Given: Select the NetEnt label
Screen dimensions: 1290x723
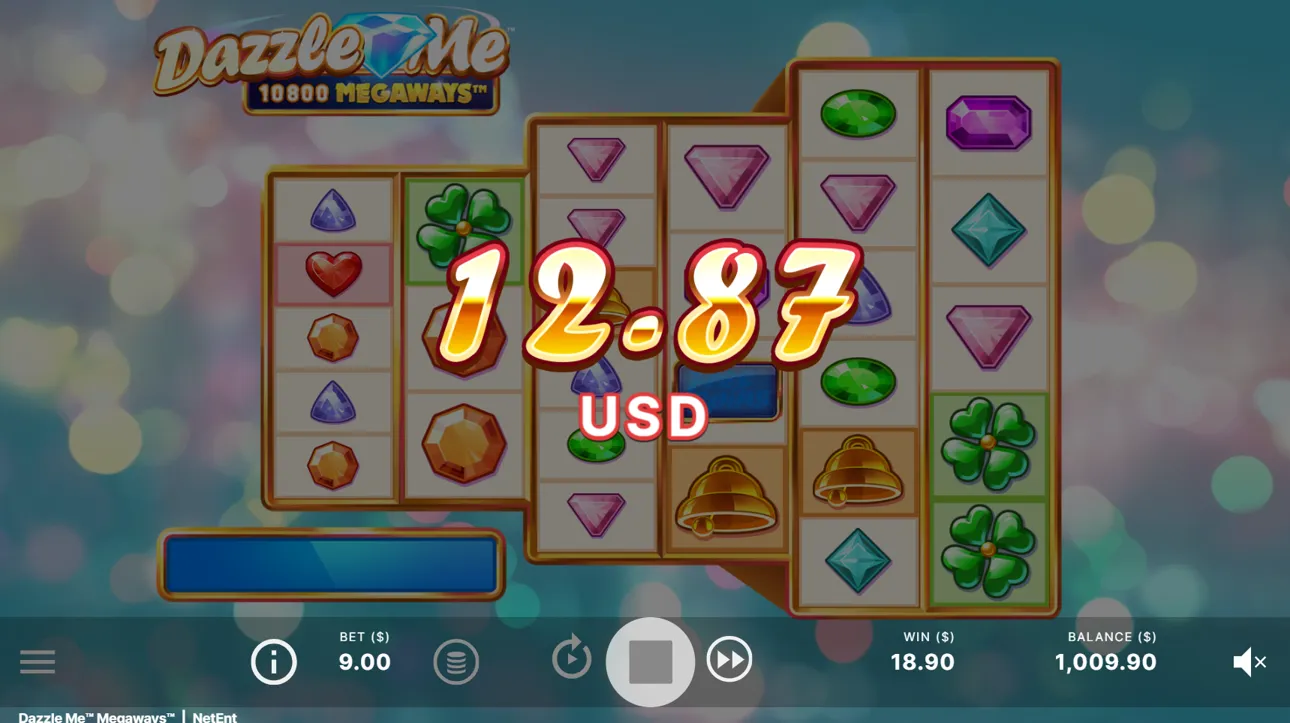Looking at the screenshot, I should (x=213, y=717).
